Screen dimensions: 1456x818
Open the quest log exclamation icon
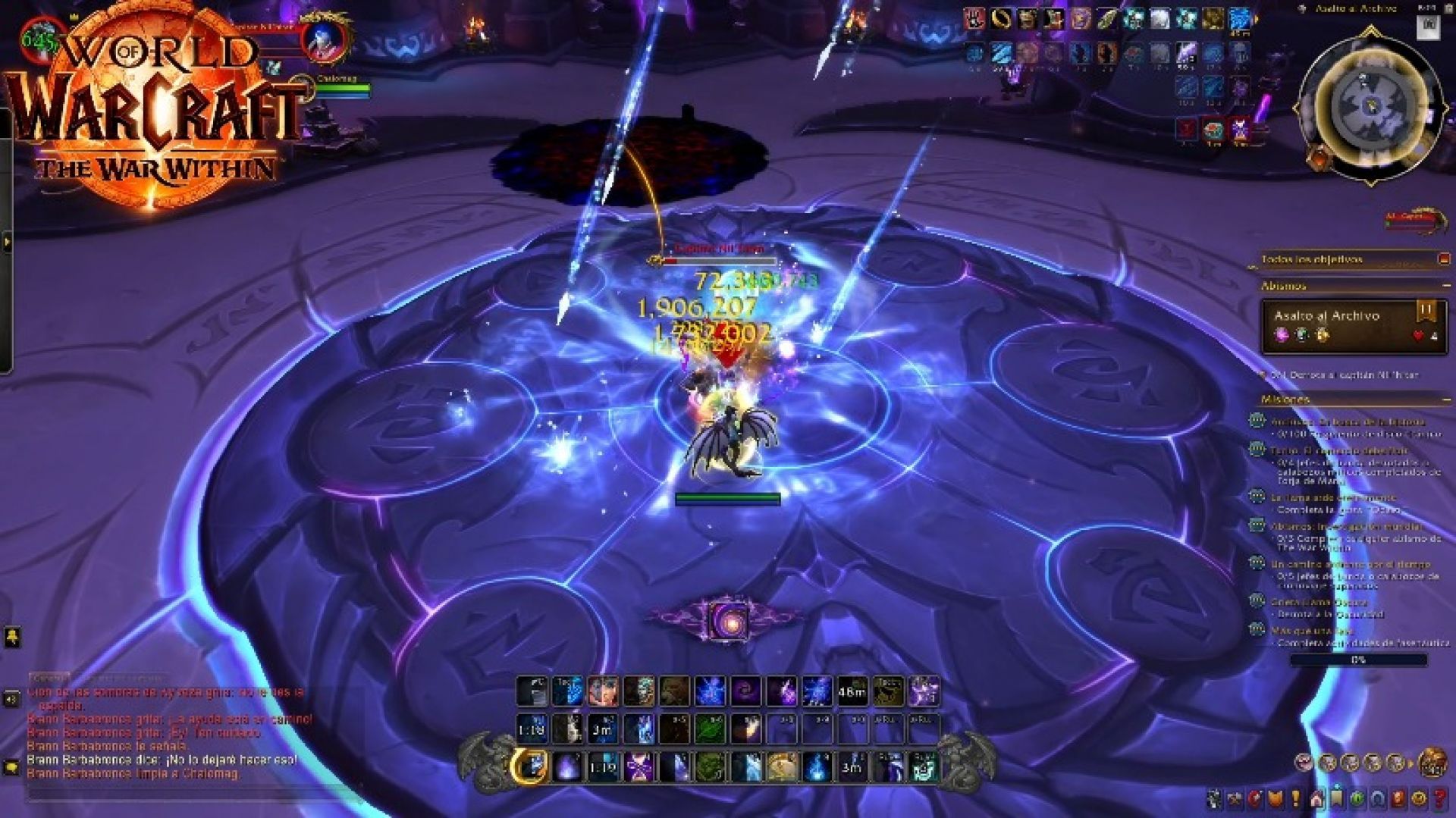[x=1295, y=798]
